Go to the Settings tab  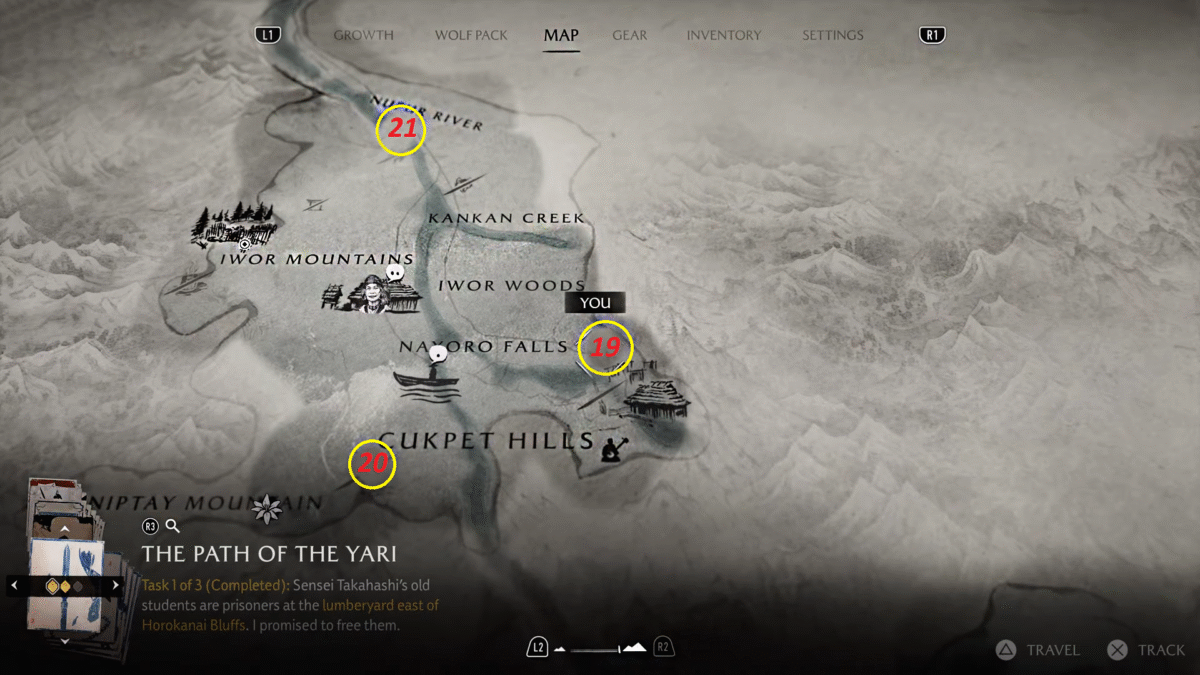(x=832, y=35)
